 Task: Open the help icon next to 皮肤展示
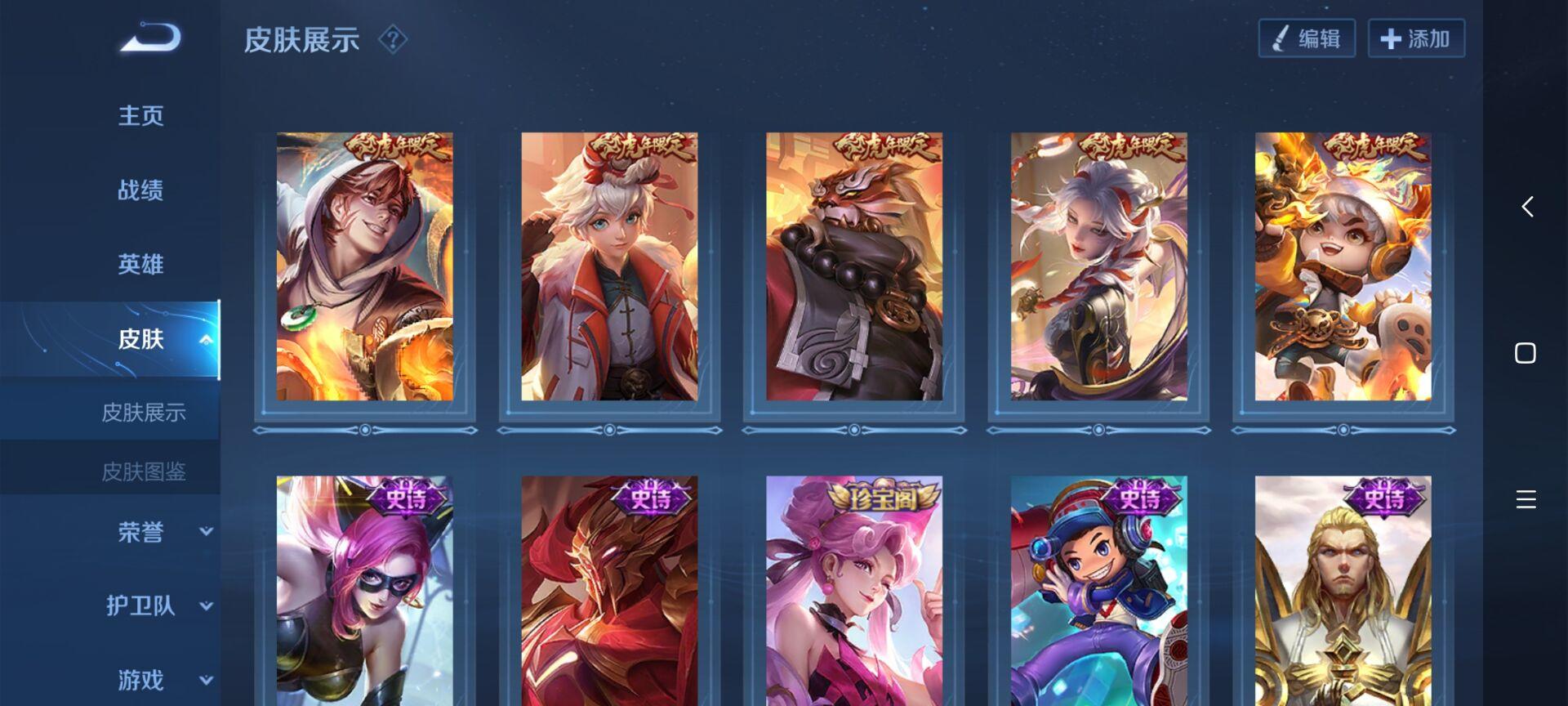(x=393, y=40)
